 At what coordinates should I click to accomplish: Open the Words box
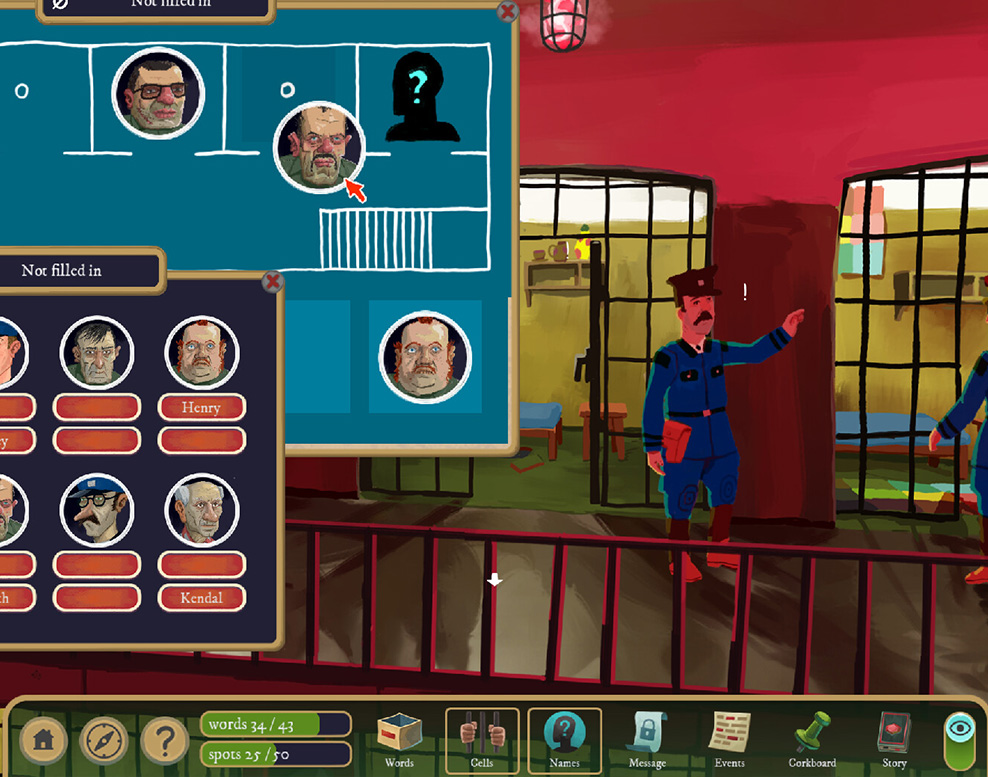tap(398, 739)
